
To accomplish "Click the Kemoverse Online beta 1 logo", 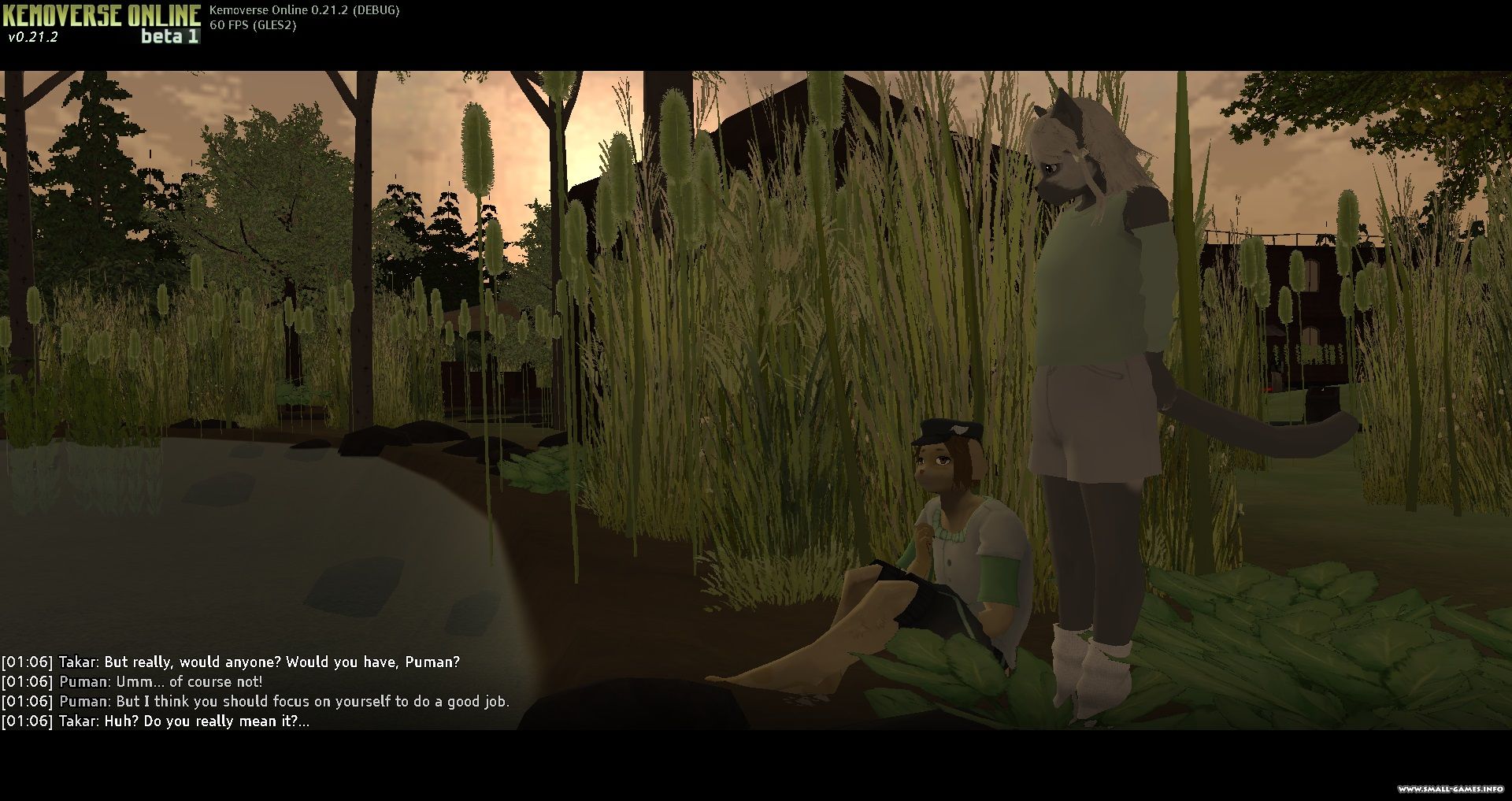I will click(x=102, y=22).
